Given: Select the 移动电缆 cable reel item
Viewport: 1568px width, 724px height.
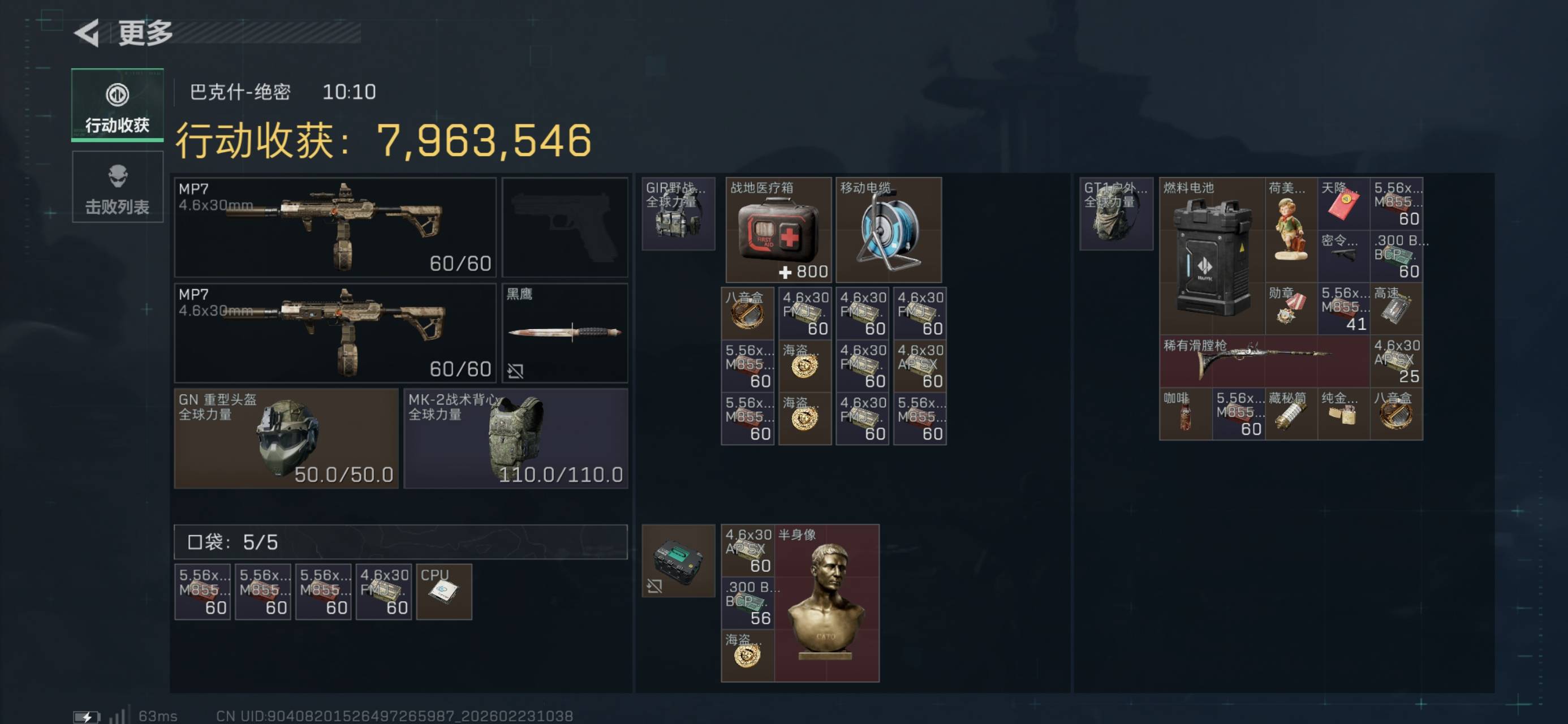Looking at the screenshot, I should [x=888, y=230].
